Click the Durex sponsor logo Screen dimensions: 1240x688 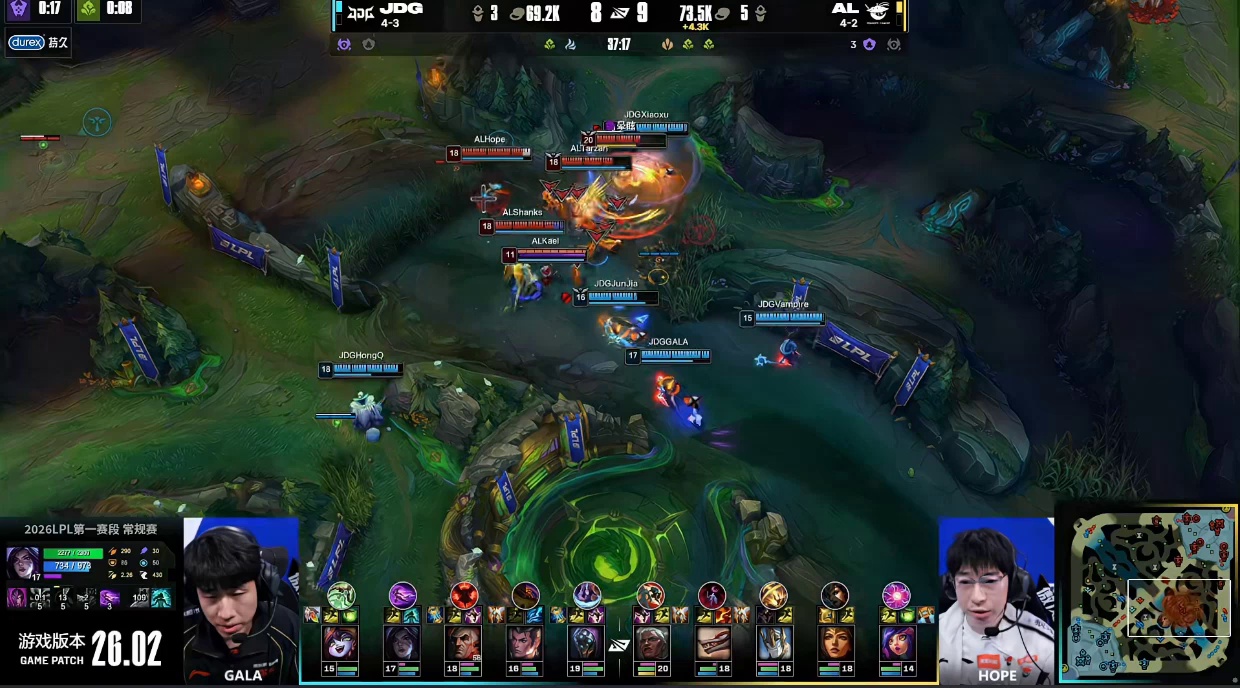tap(24, 43)
